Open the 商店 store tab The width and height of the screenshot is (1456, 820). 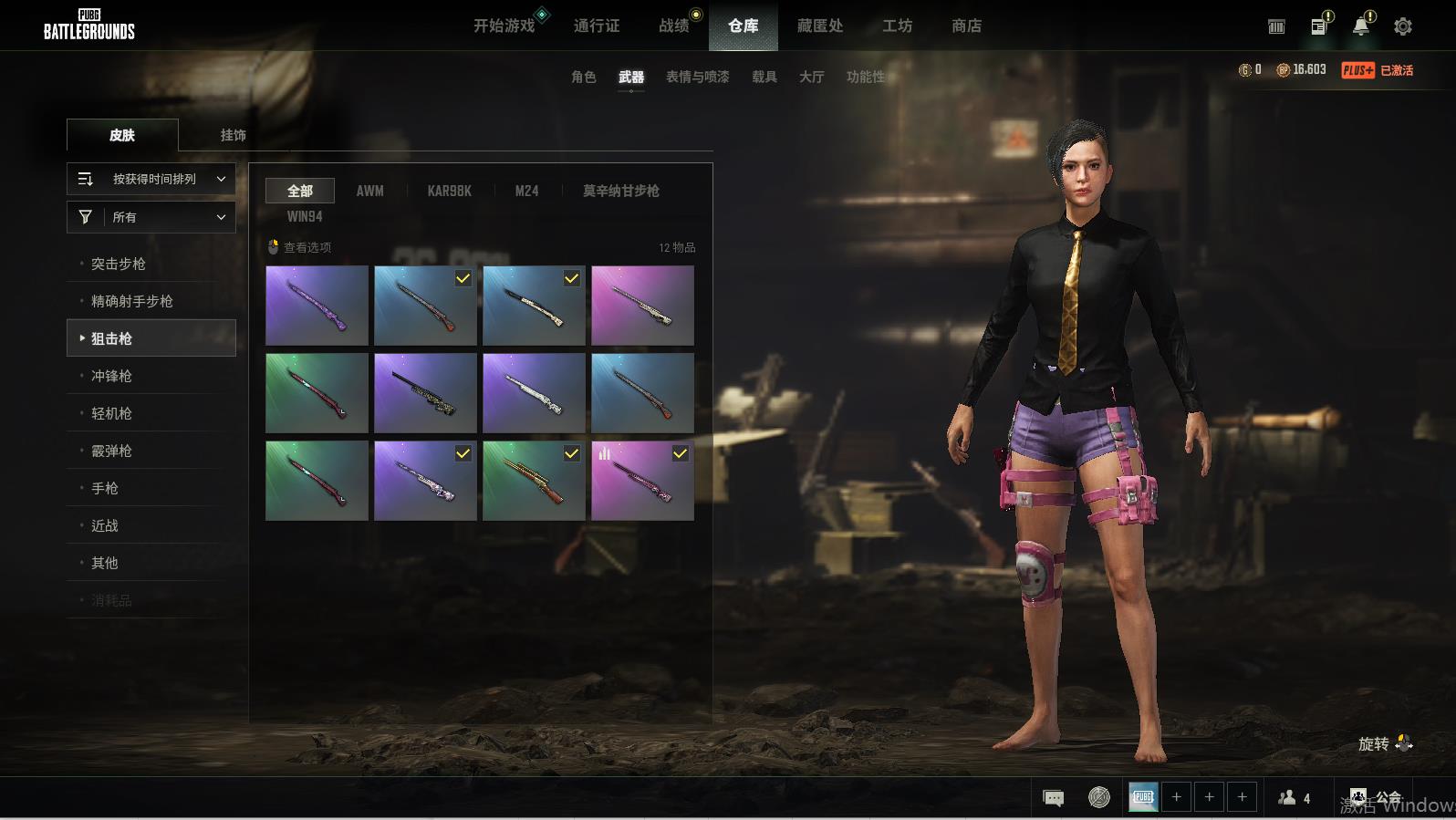click(x=966, y=26)
